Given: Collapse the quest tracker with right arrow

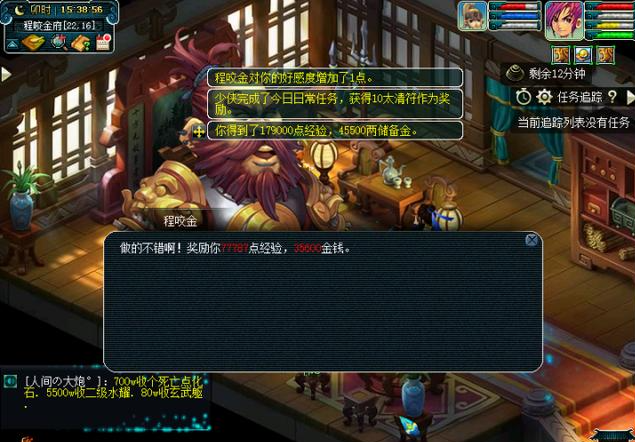Looking at the screenshot, I should point(628,96).
